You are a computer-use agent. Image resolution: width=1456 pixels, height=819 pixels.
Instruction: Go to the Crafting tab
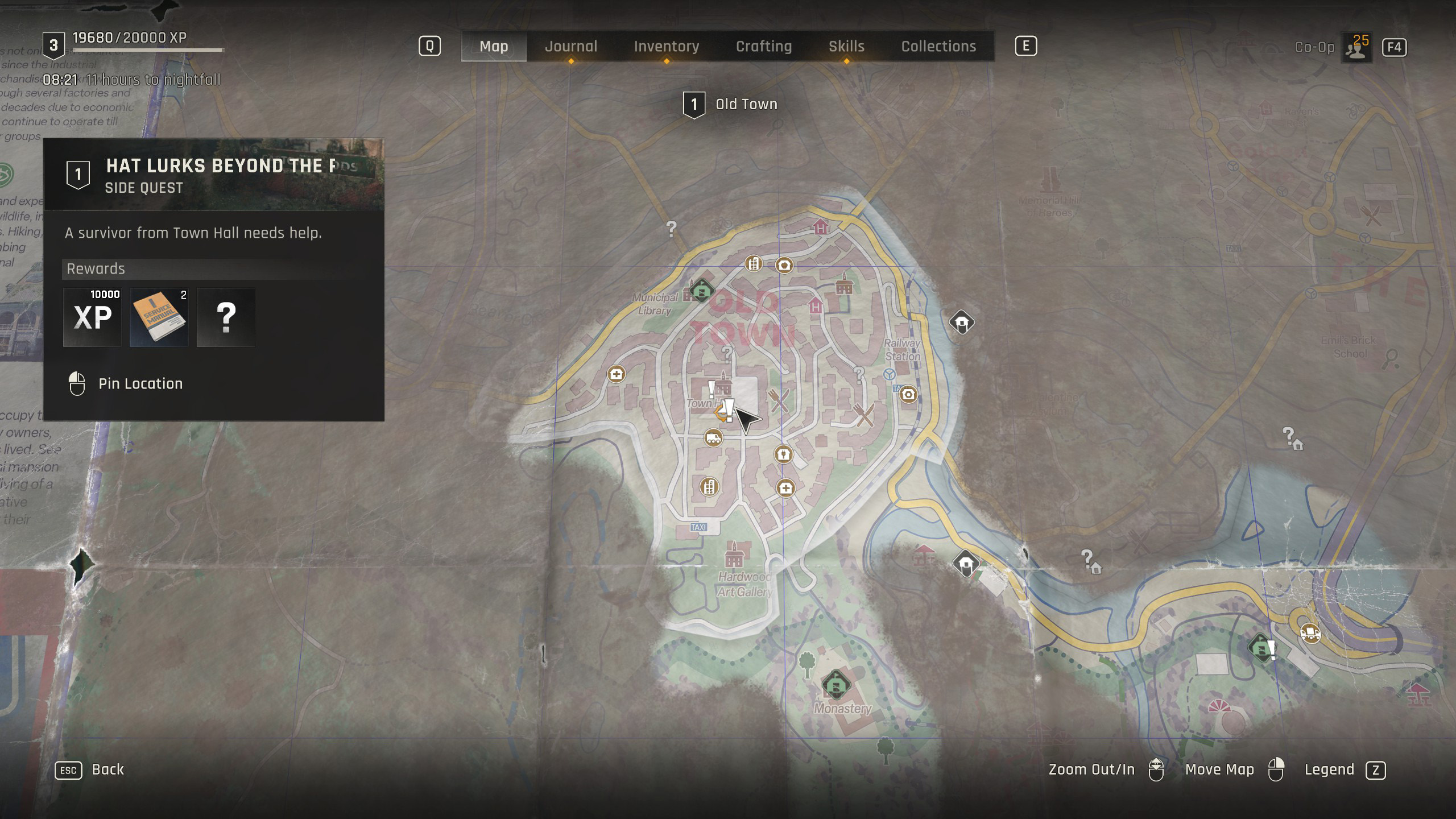(x=763, y=47)
